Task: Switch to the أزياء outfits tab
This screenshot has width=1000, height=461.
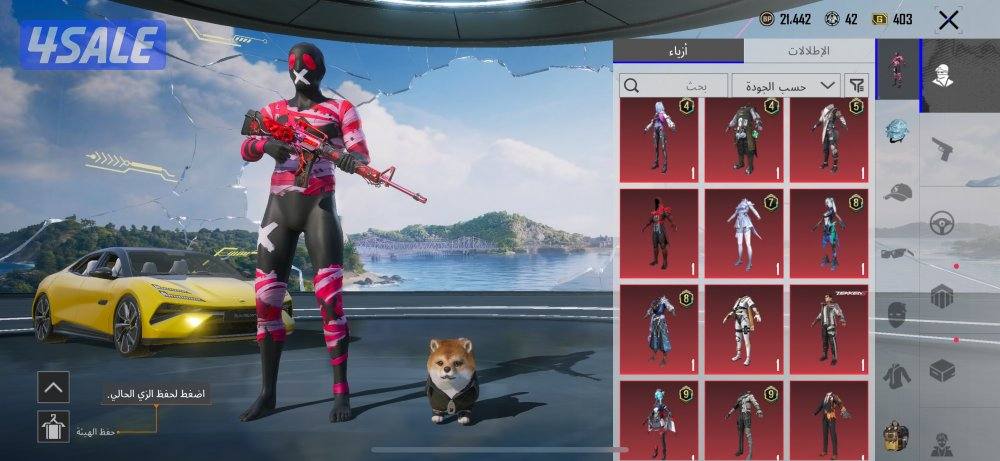Action: coord(678,51)
